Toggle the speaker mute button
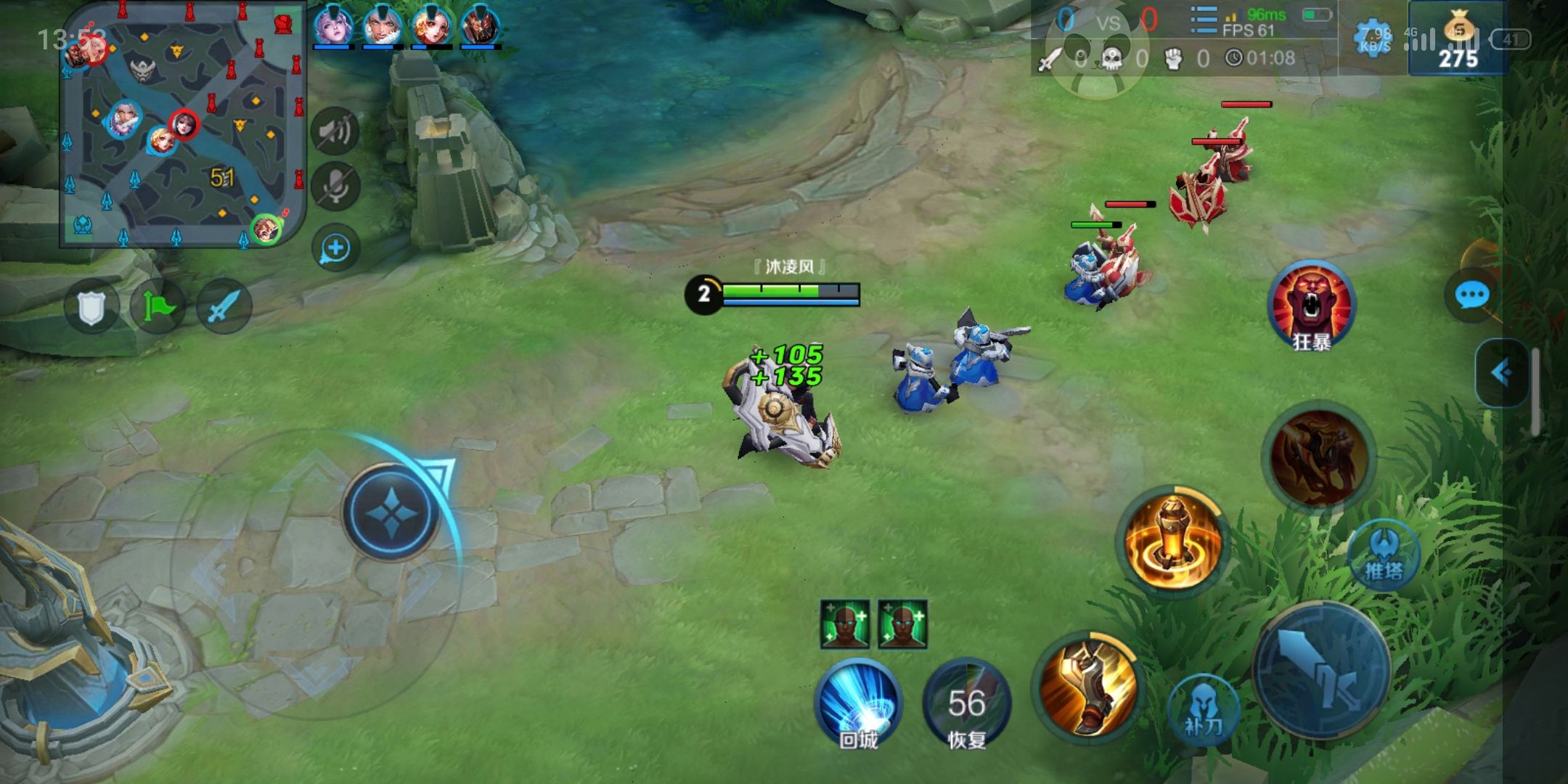This screenshot has height=784, width=1568. pyautogui.click(x=335, y=131)
